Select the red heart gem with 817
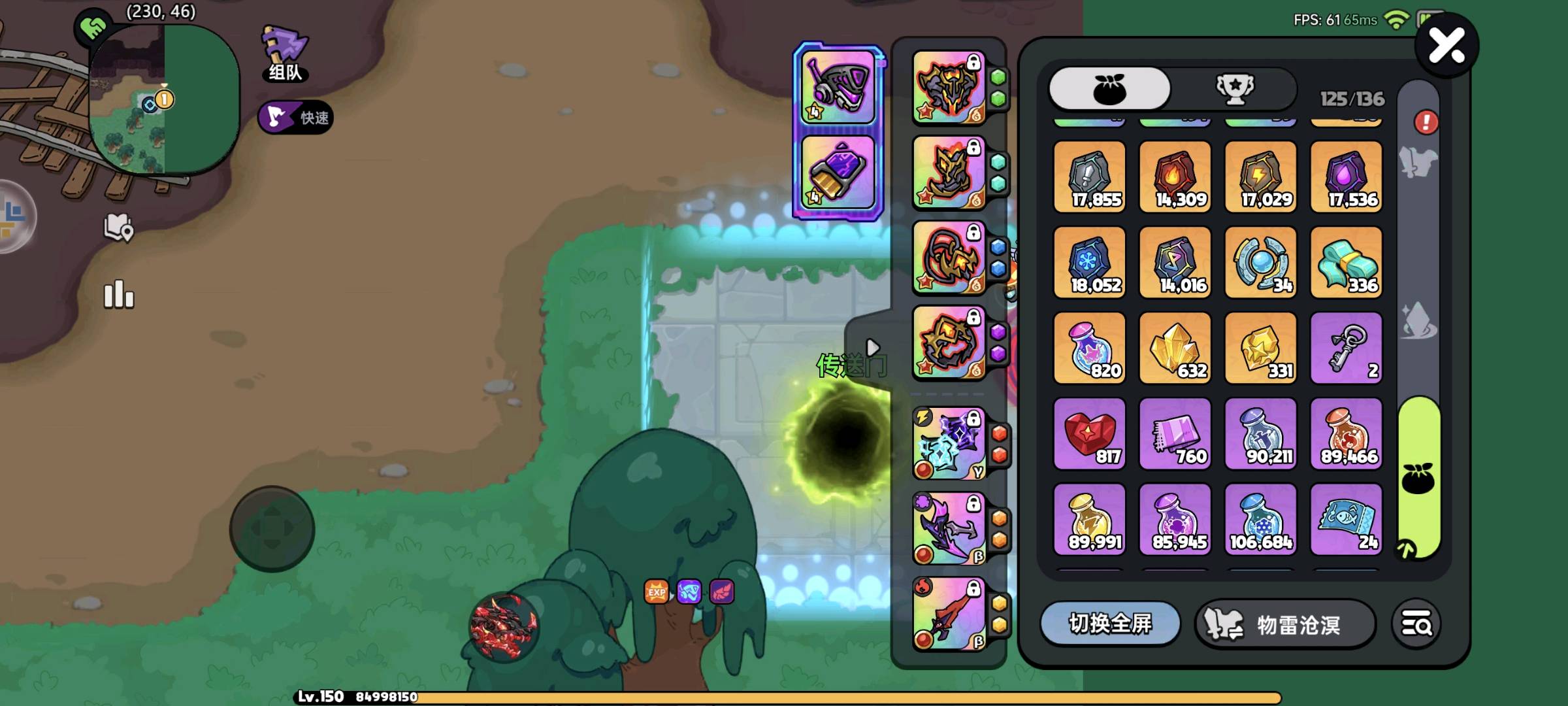 click(x=1089, y=433)
